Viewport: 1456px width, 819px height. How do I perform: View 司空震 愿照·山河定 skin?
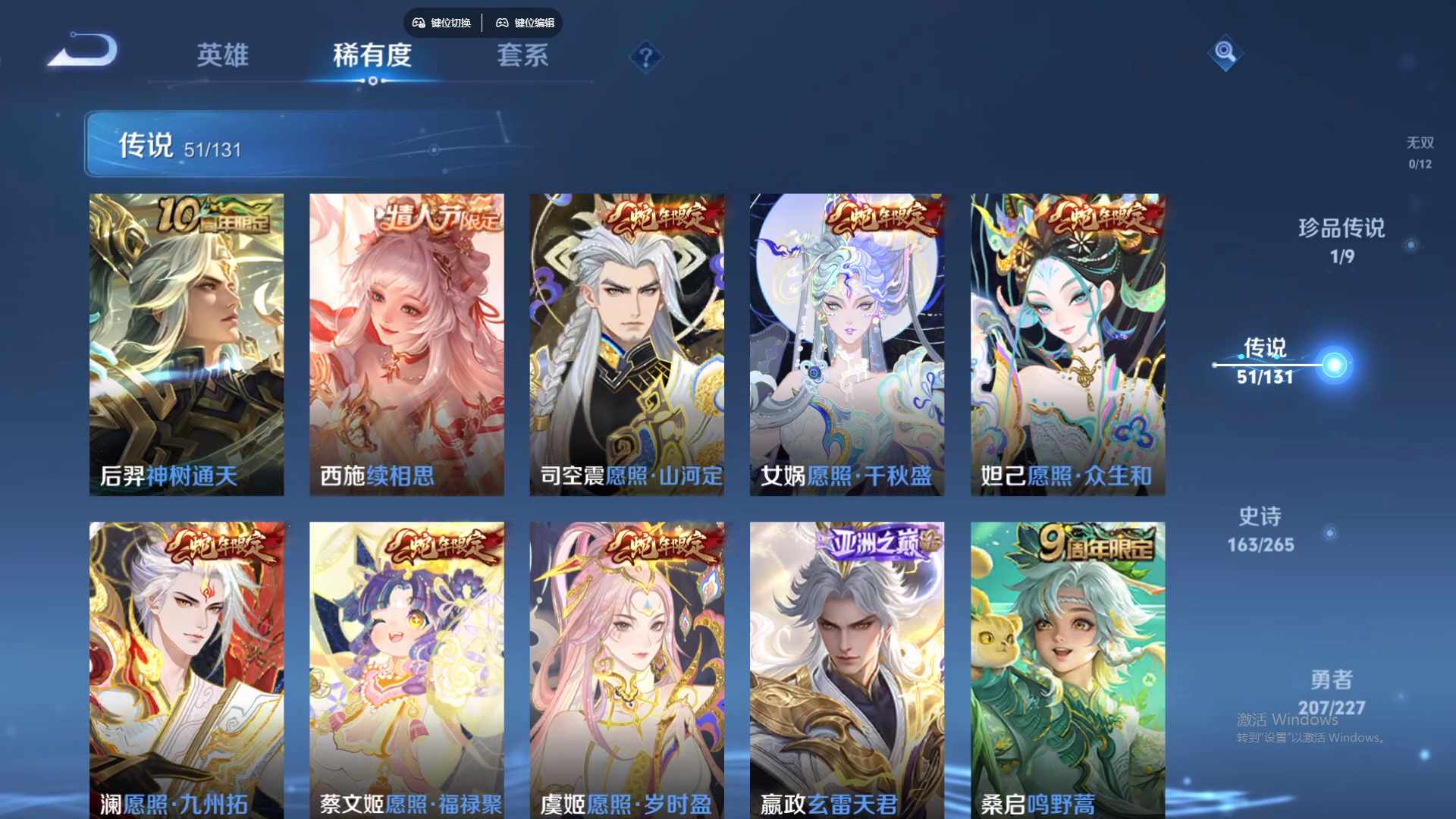pyautogui.click(x=627, y=343)
